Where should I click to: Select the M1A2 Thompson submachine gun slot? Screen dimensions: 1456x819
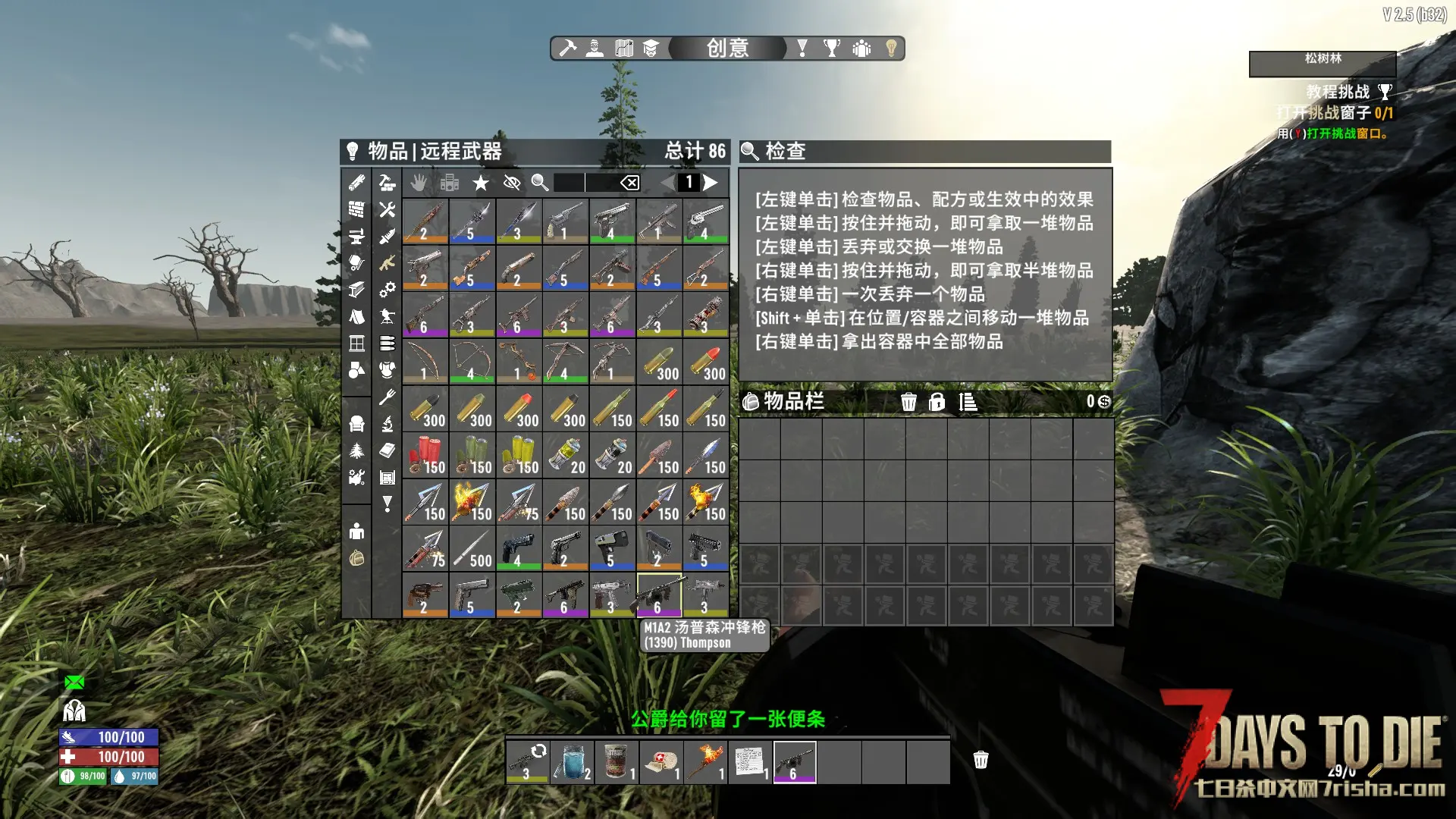click(659, 595)
